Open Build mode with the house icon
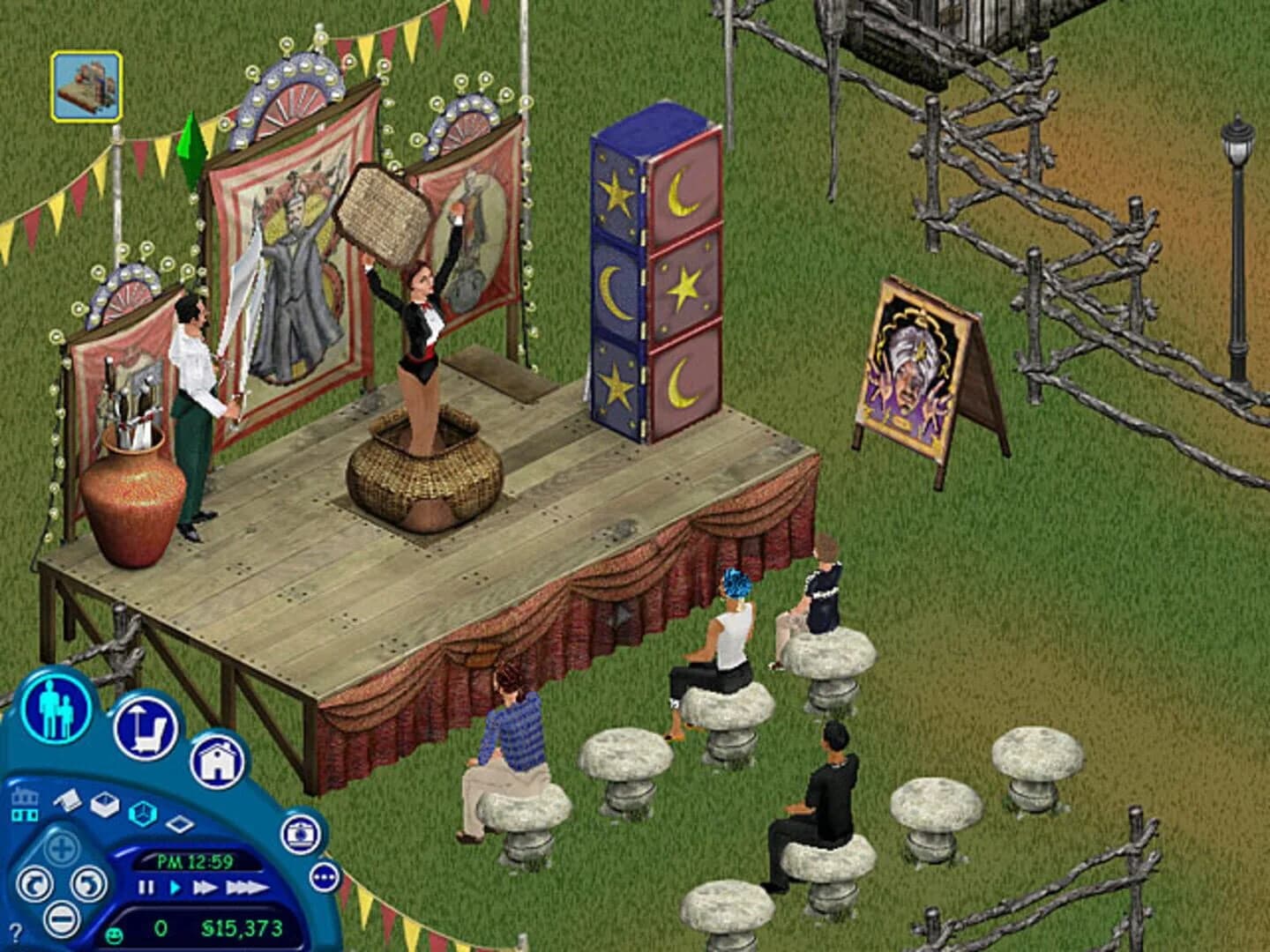 [219, 762]
